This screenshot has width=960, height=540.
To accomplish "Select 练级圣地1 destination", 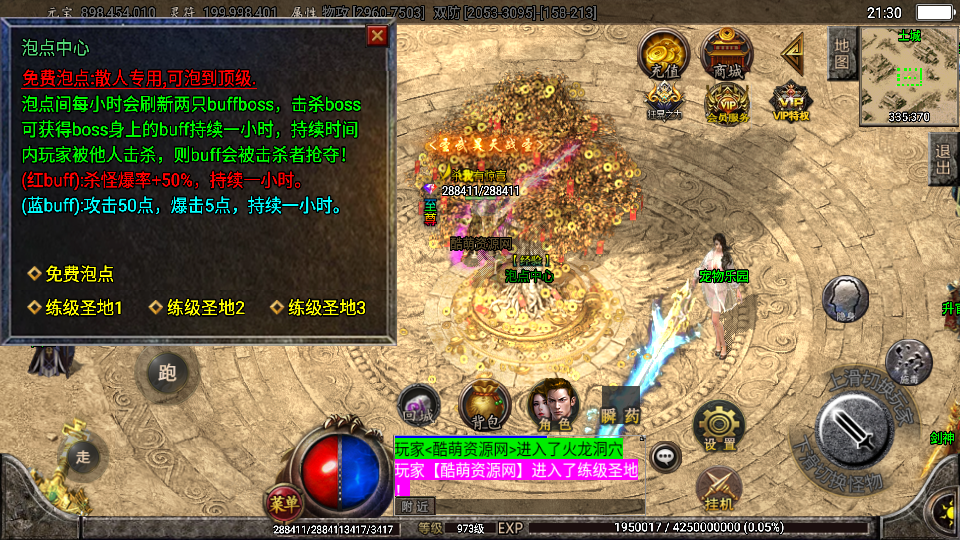I will (x=83, y=308).
